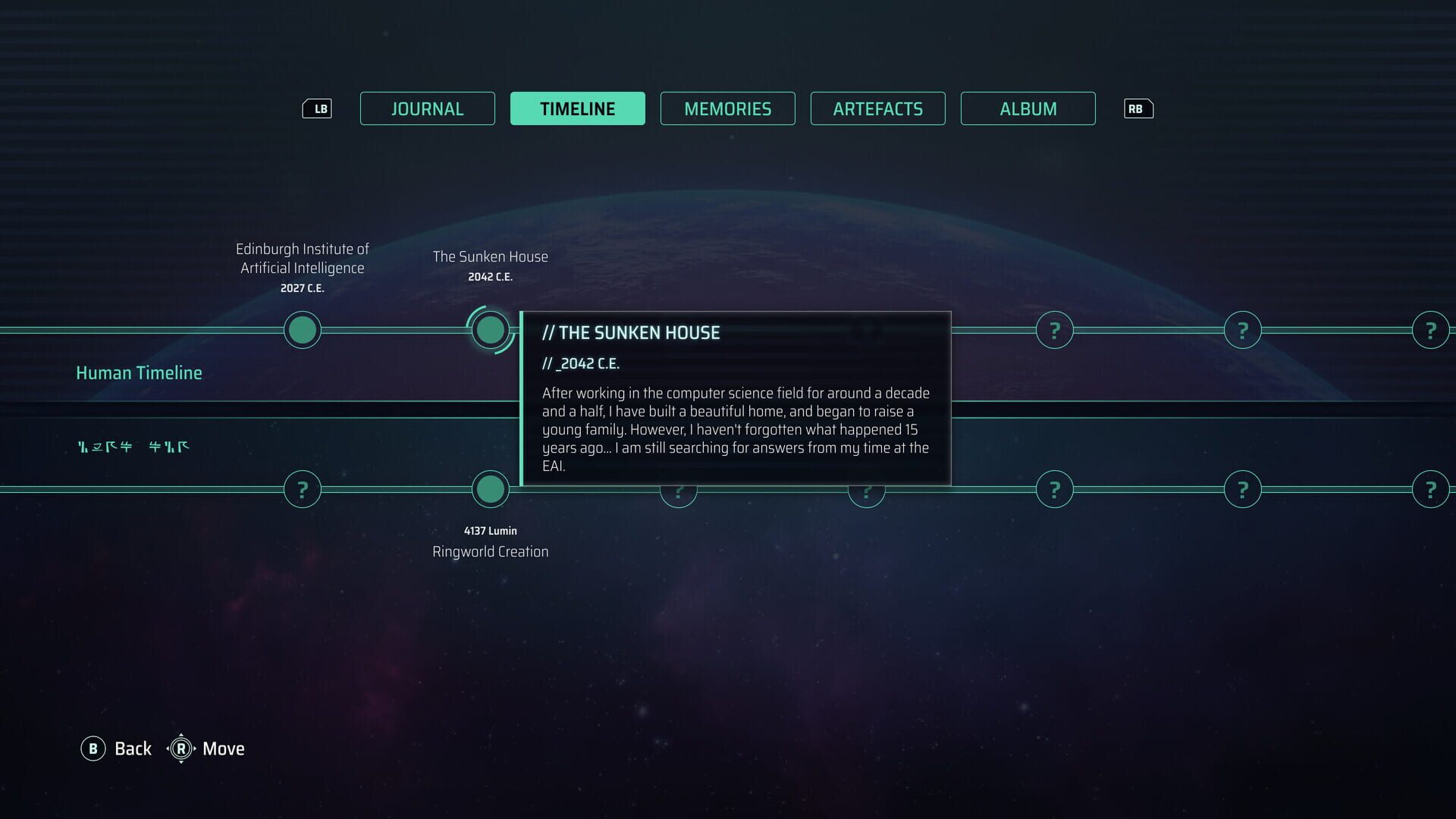Click the question mark node left of Ringworld Creation
The image size is (1456, 819).
tap(302, 489)
